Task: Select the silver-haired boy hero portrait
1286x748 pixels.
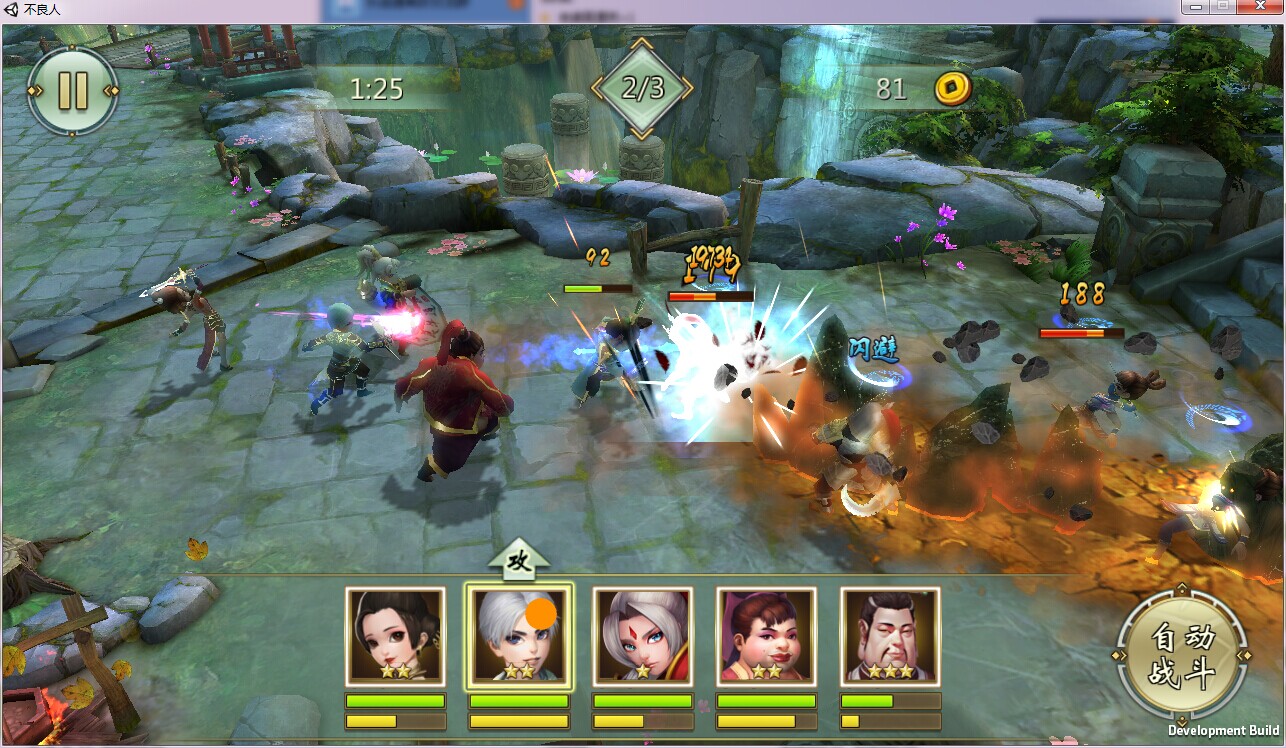Action: click(x=518, y=637)
